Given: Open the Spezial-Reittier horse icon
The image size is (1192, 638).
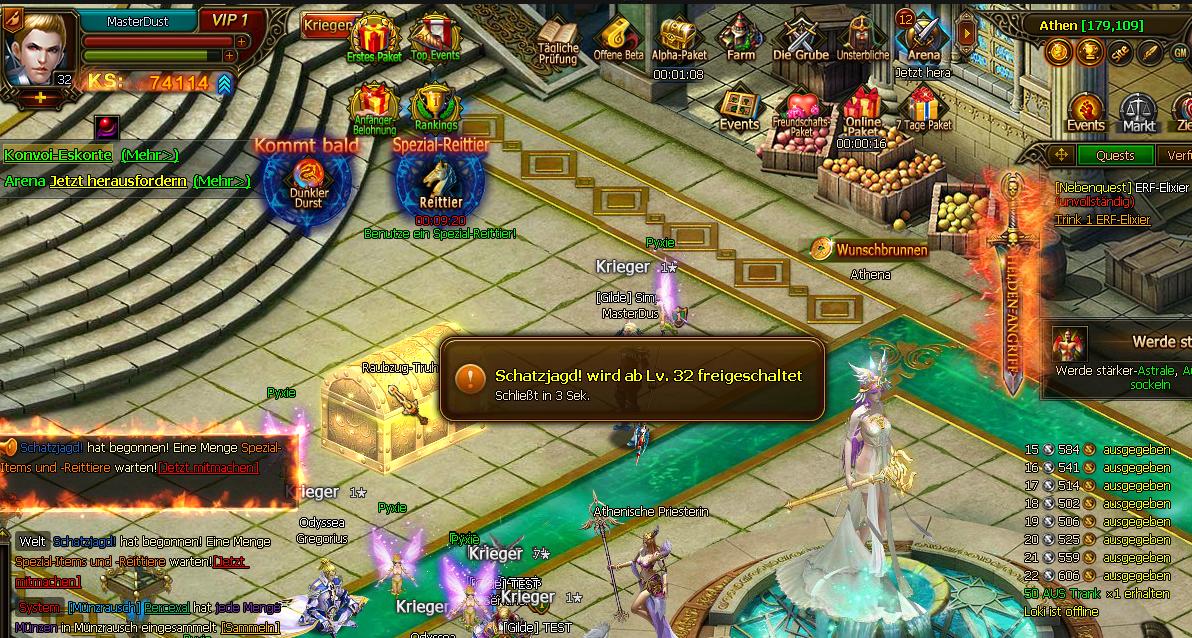Looking at the screenshot, I should click(440, 180).
